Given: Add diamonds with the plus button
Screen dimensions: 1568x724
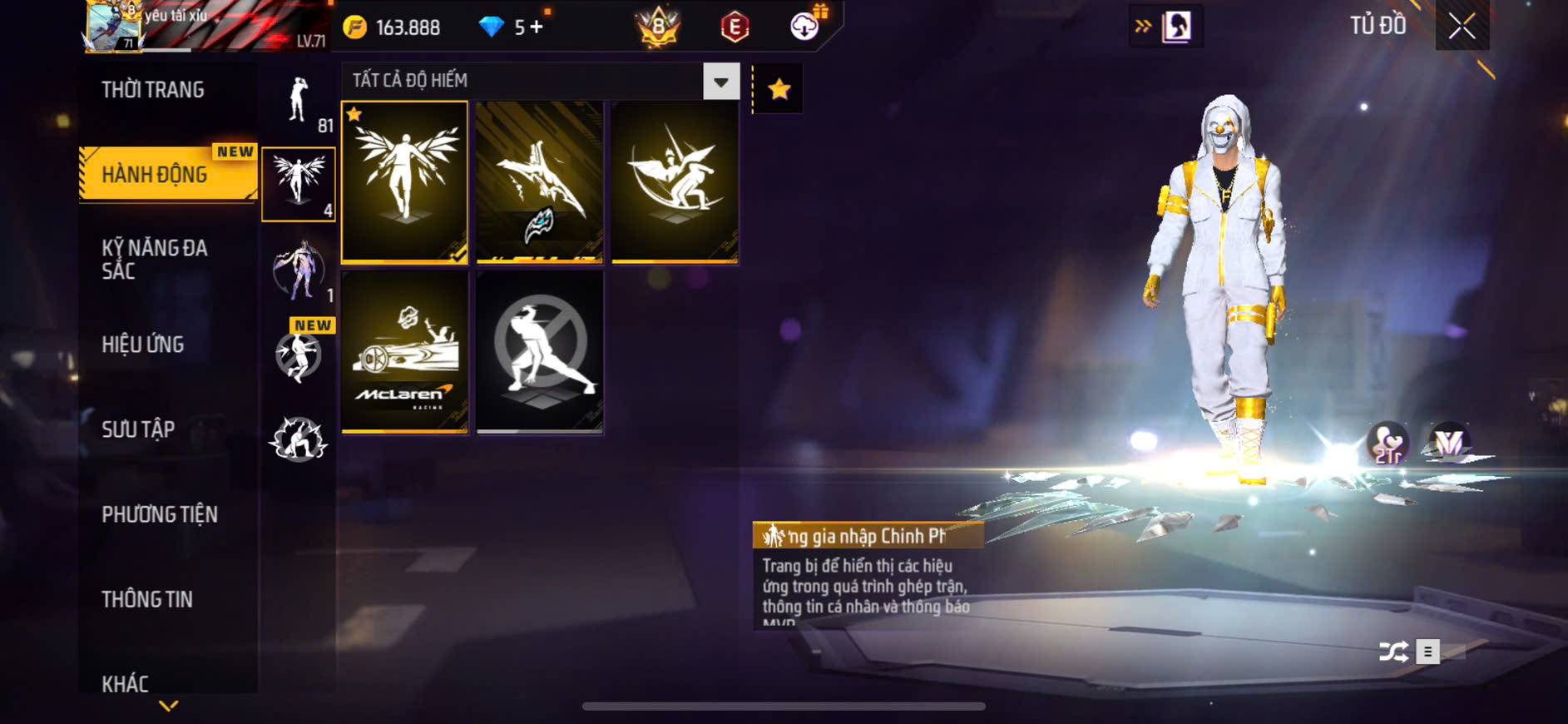Looking at the screenshot, I should click(x=537, y=27).
